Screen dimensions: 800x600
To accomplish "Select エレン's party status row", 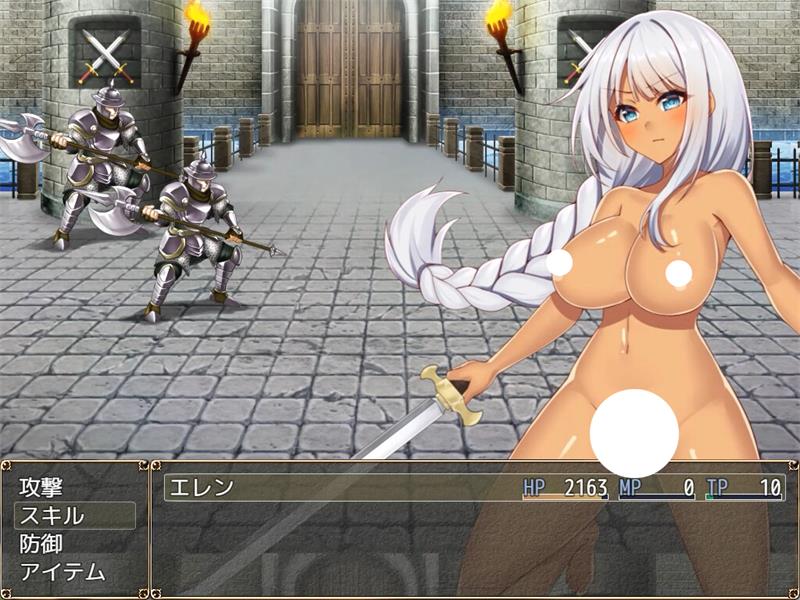I will coord(470,488).
